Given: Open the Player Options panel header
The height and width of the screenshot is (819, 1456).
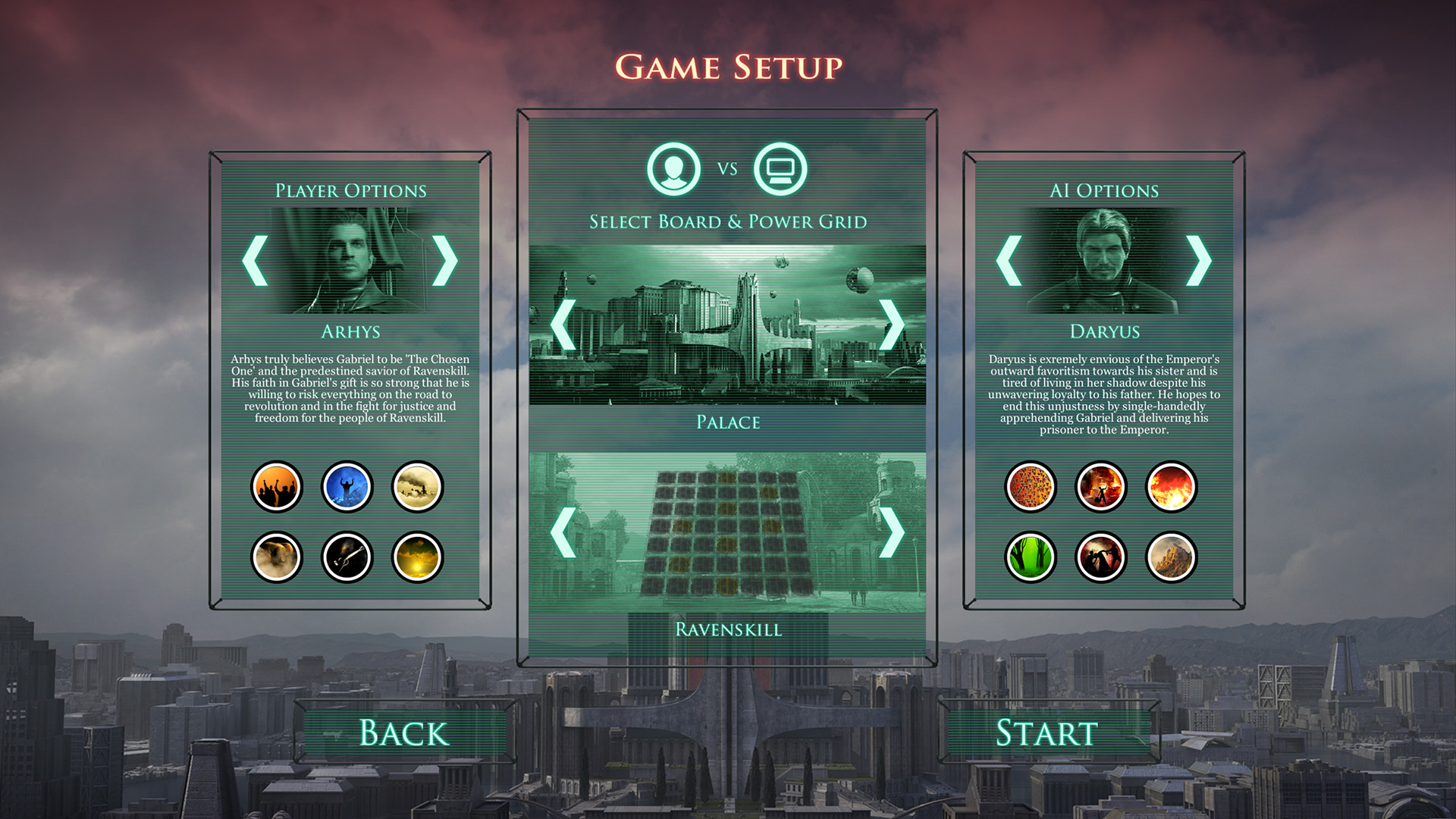Looking at the screenshot, I should 350,190.
